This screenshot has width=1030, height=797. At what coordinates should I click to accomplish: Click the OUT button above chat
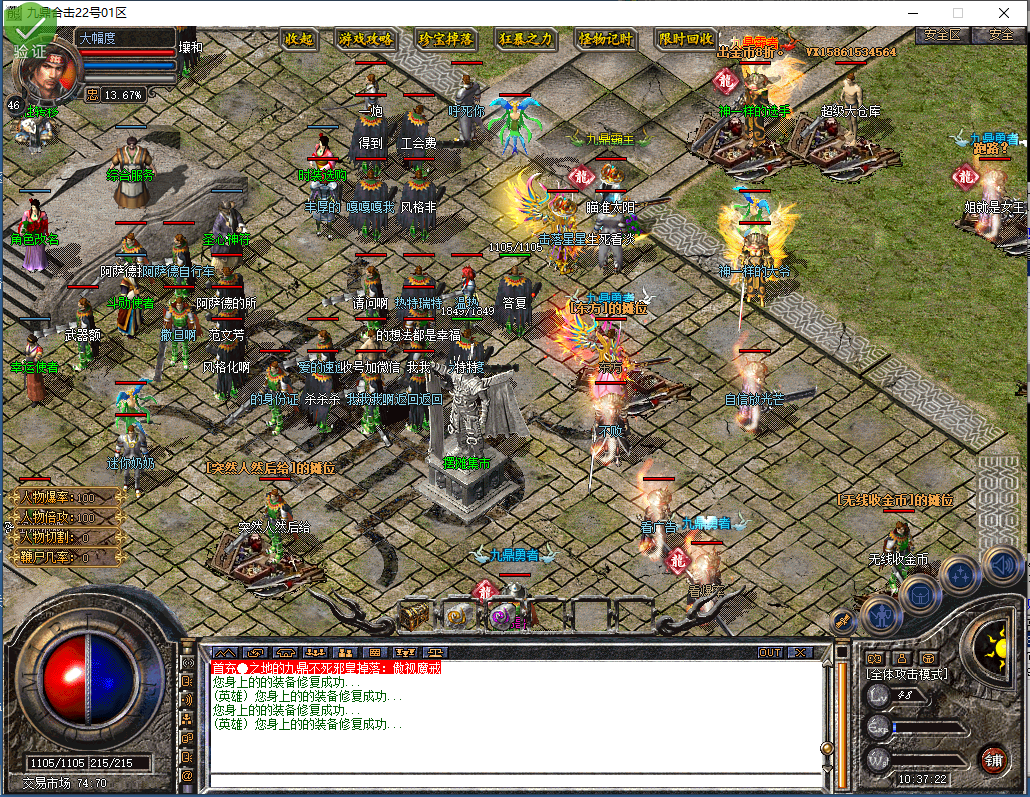coord(770,652)
